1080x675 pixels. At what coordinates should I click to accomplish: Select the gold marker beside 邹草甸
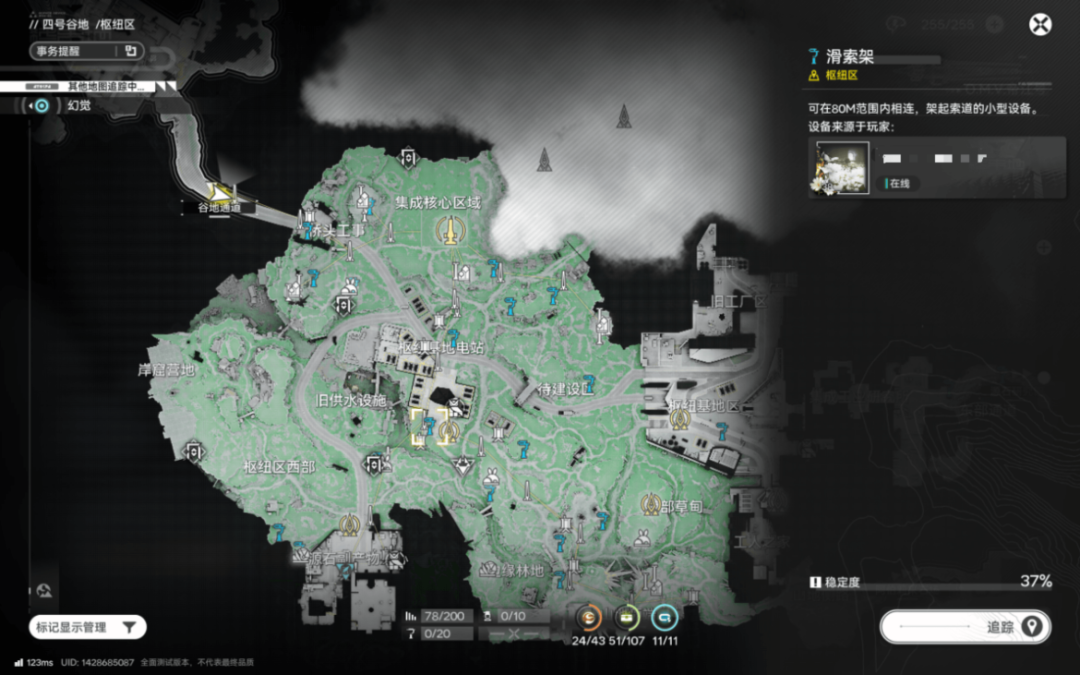pyautogui.click(x=651, y=505)
